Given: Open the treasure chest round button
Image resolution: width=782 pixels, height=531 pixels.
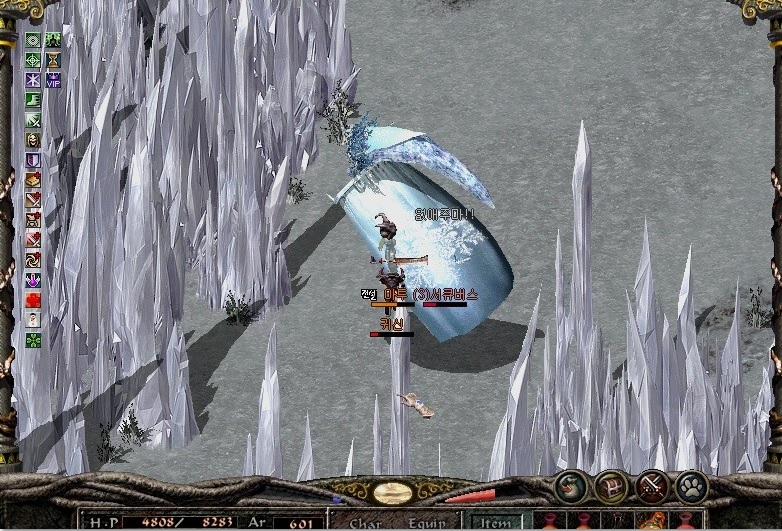Looking at the screenshot, I should point(611,487).
